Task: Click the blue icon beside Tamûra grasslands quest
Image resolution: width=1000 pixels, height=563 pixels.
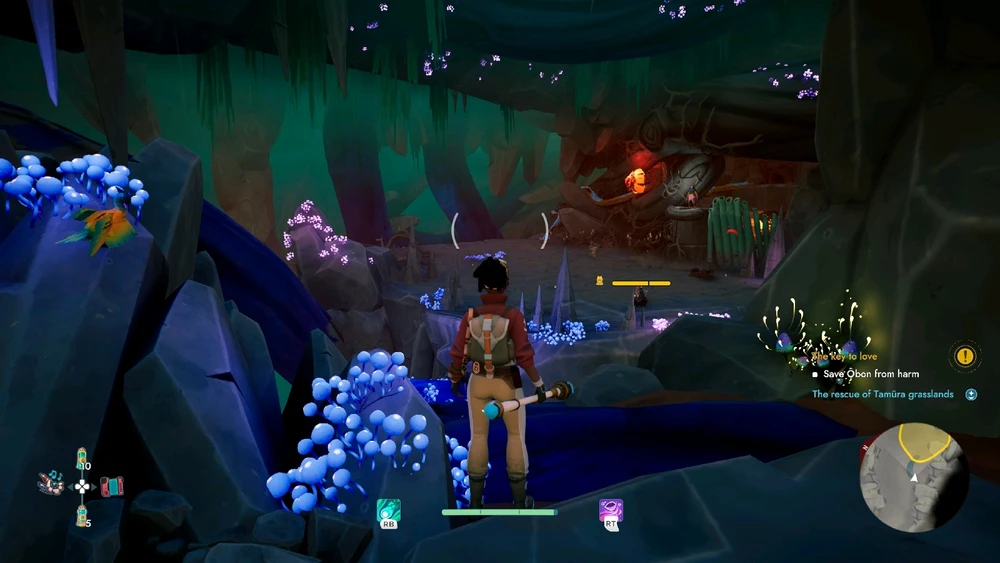Action: [x=971, y=394]
